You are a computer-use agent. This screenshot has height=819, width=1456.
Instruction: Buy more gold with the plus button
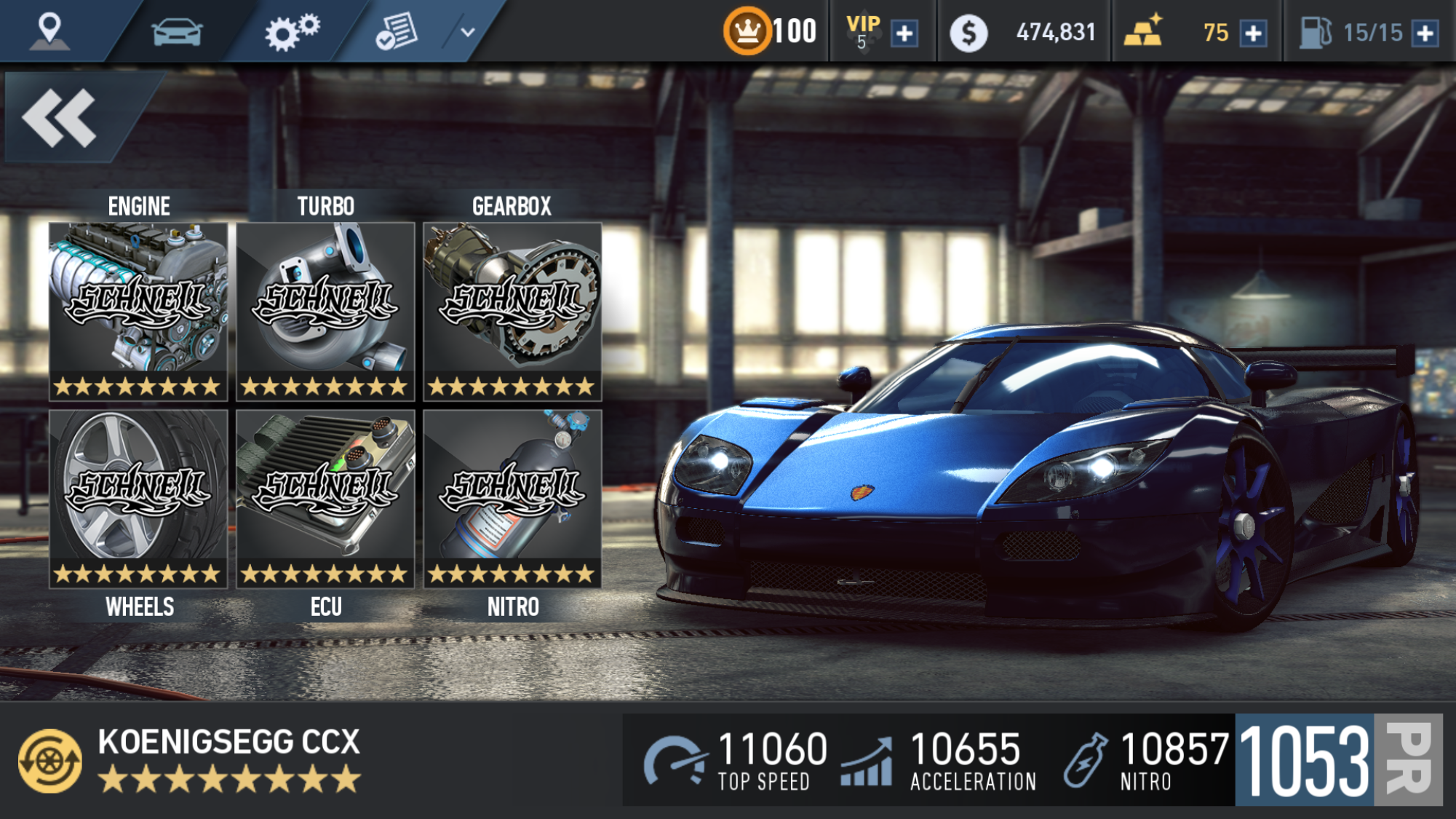1253,33
